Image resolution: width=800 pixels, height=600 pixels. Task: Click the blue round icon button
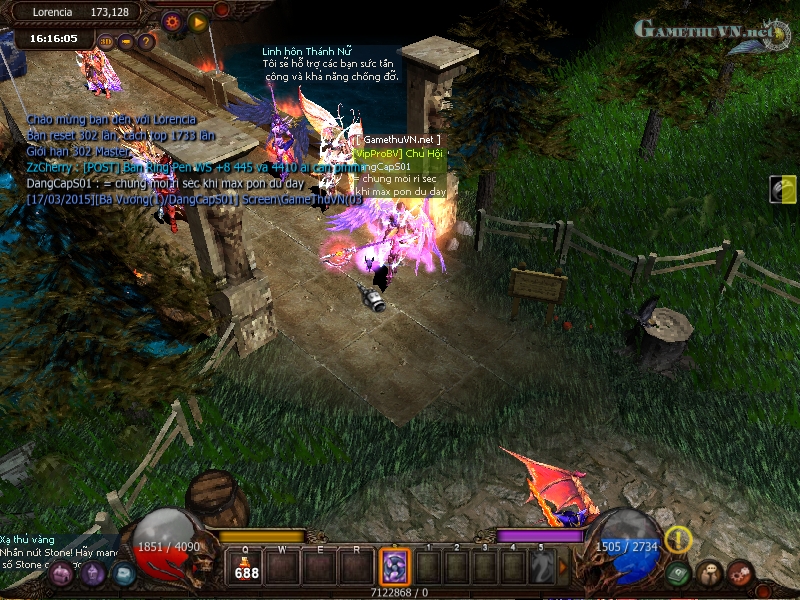coord(123,574)
